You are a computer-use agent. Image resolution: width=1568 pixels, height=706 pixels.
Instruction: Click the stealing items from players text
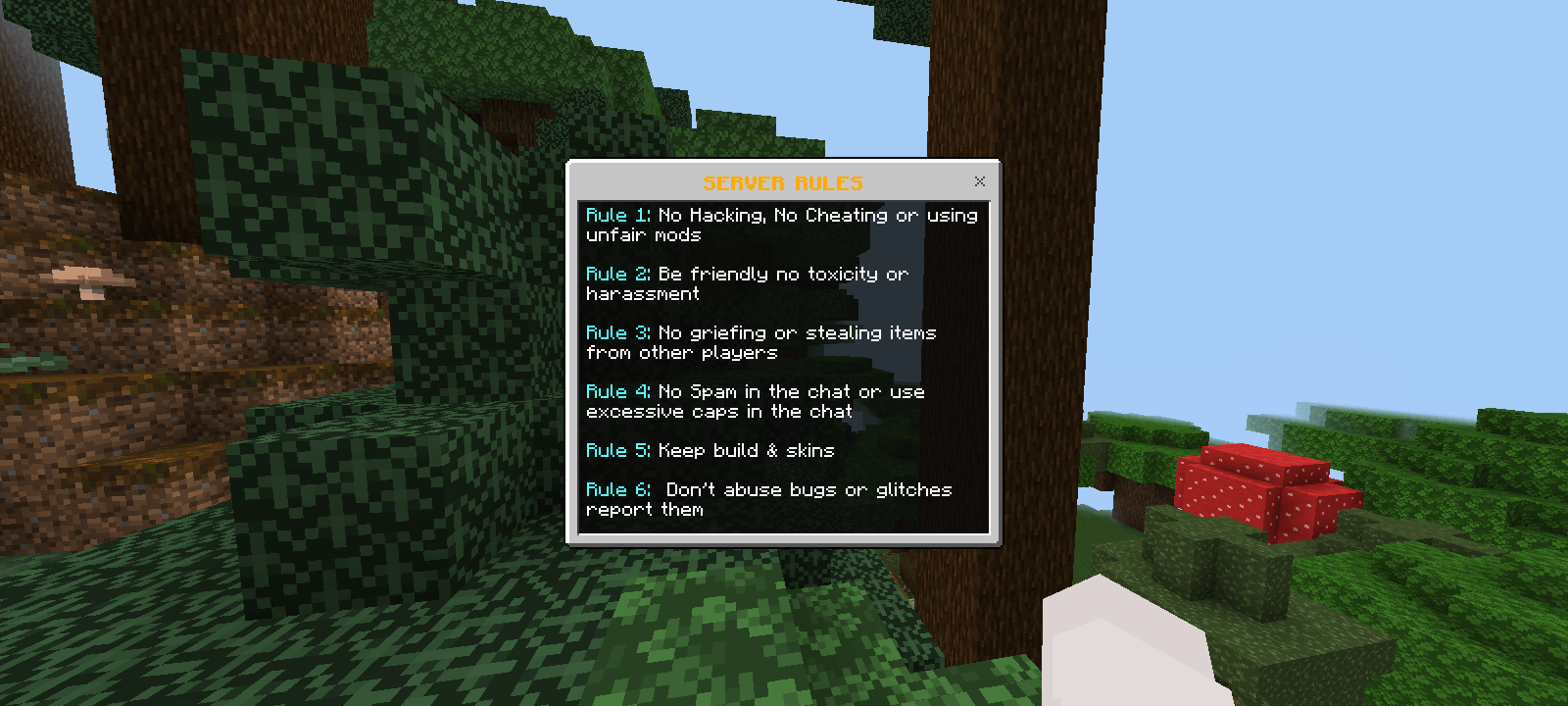[682, 352]
